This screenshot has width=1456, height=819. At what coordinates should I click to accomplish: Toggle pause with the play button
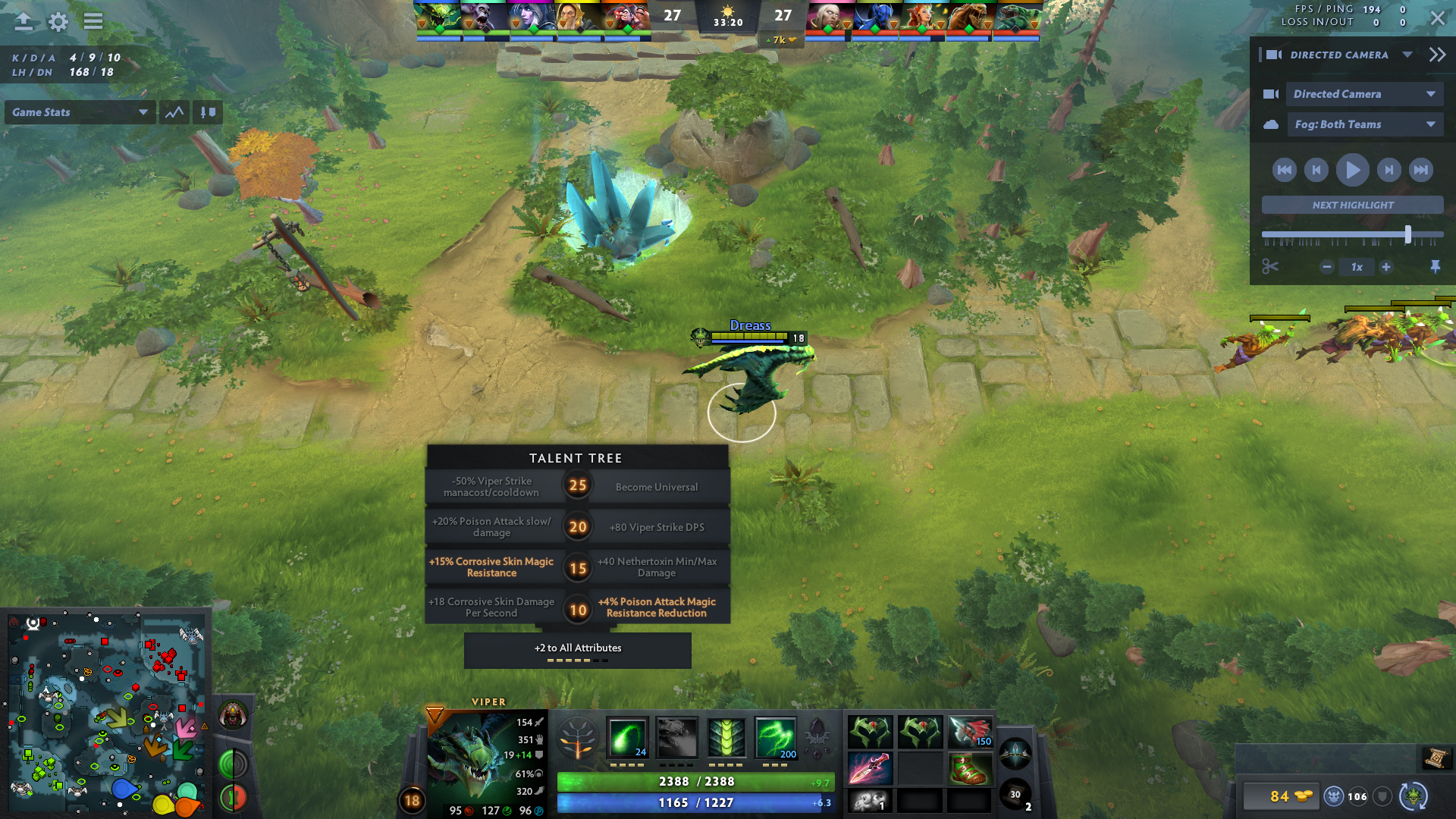[x=1353, y=170]
